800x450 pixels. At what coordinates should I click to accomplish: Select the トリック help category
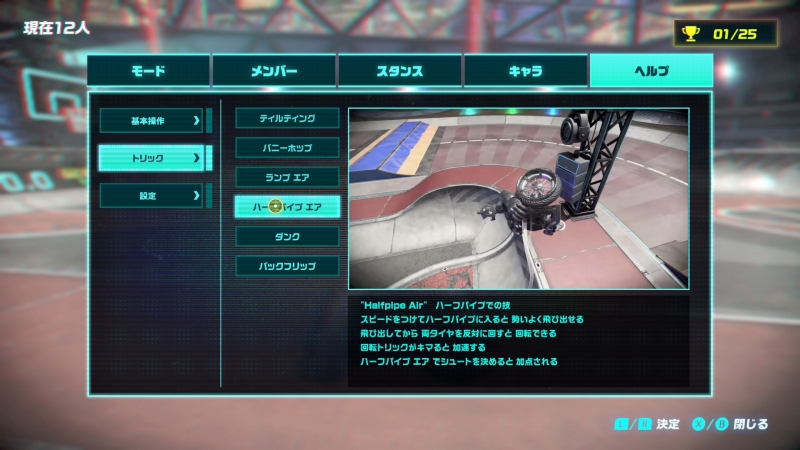coord(152,158)
